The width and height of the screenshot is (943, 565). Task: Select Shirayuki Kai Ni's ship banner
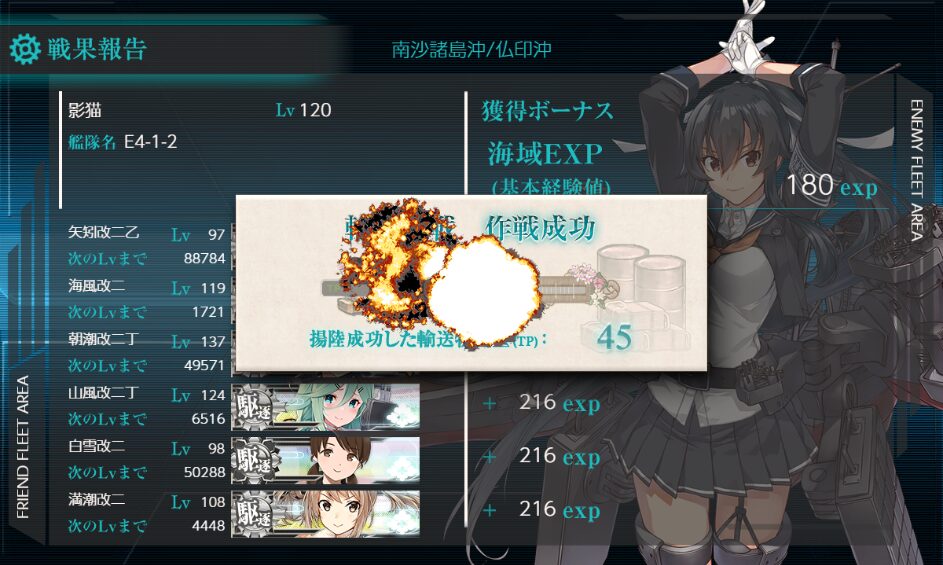(326, 457)
